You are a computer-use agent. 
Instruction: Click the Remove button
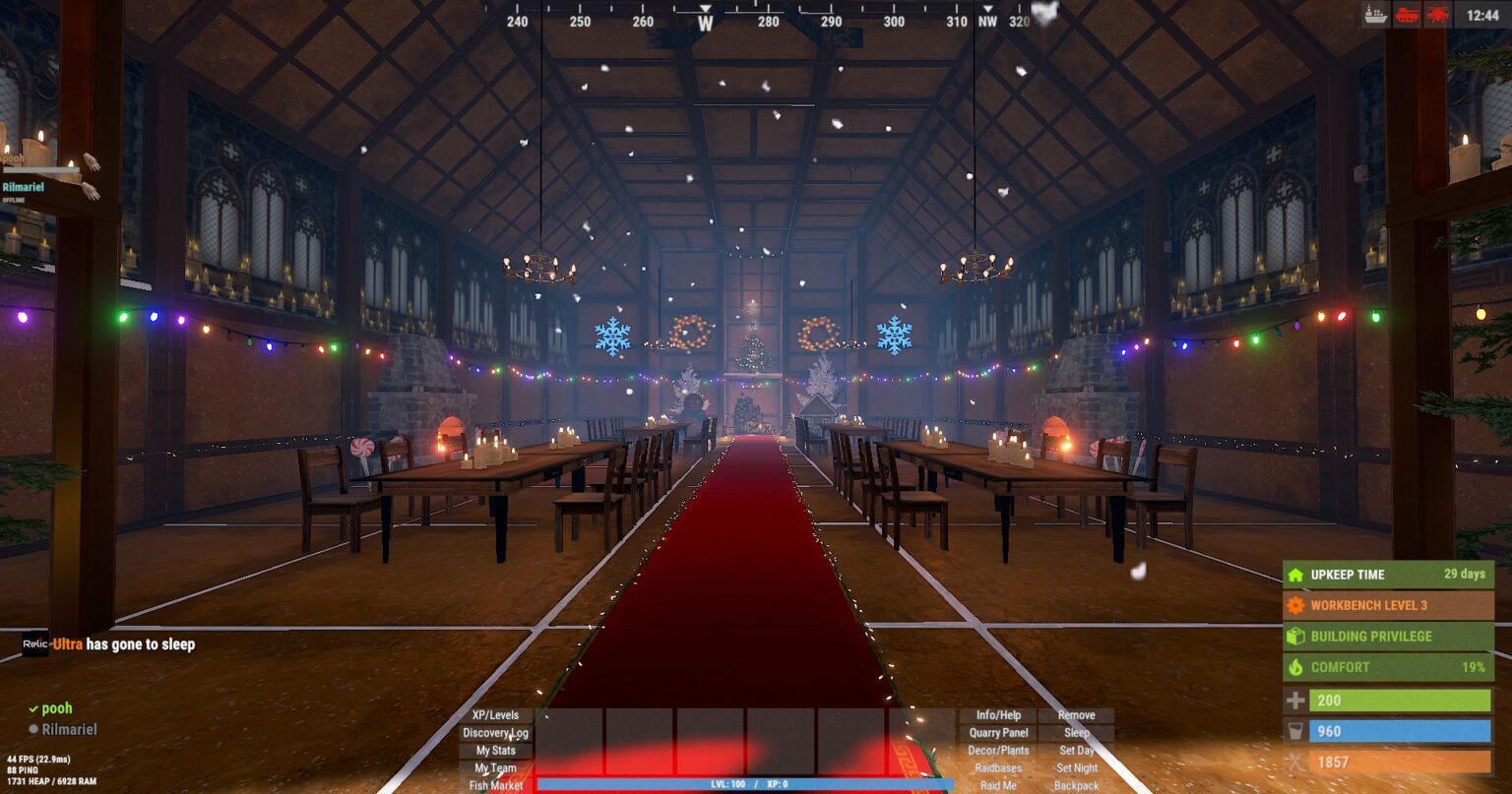click(1076, 715)
